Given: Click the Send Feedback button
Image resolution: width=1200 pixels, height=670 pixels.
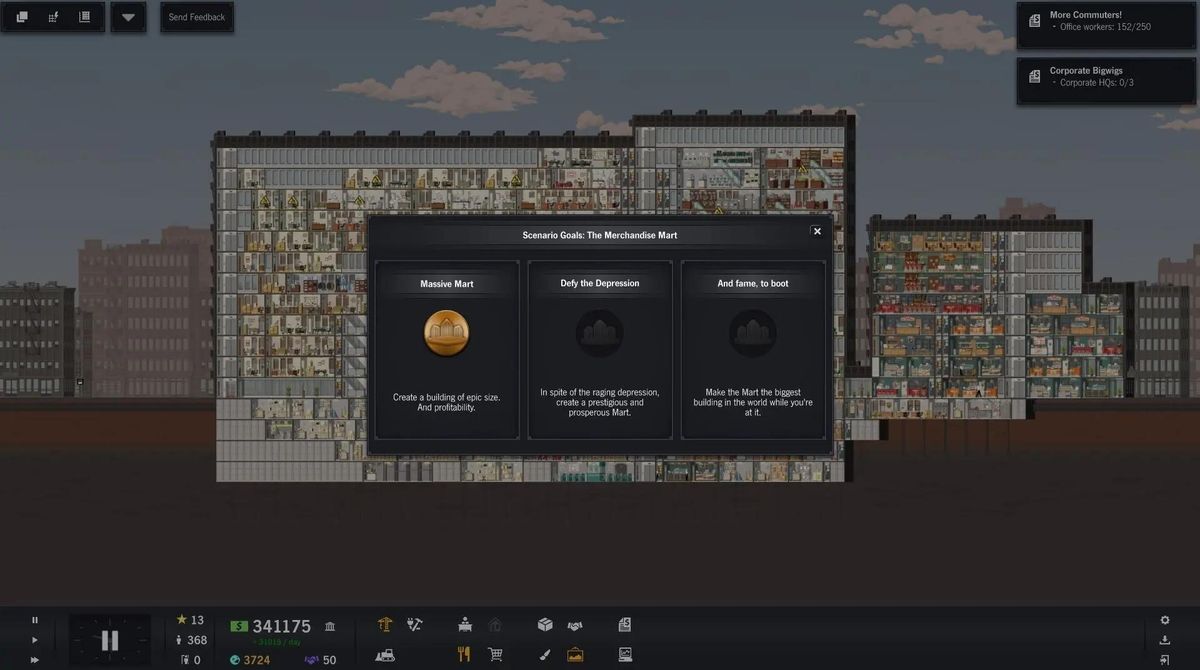Looking at the screenshot, I should 196,17.
